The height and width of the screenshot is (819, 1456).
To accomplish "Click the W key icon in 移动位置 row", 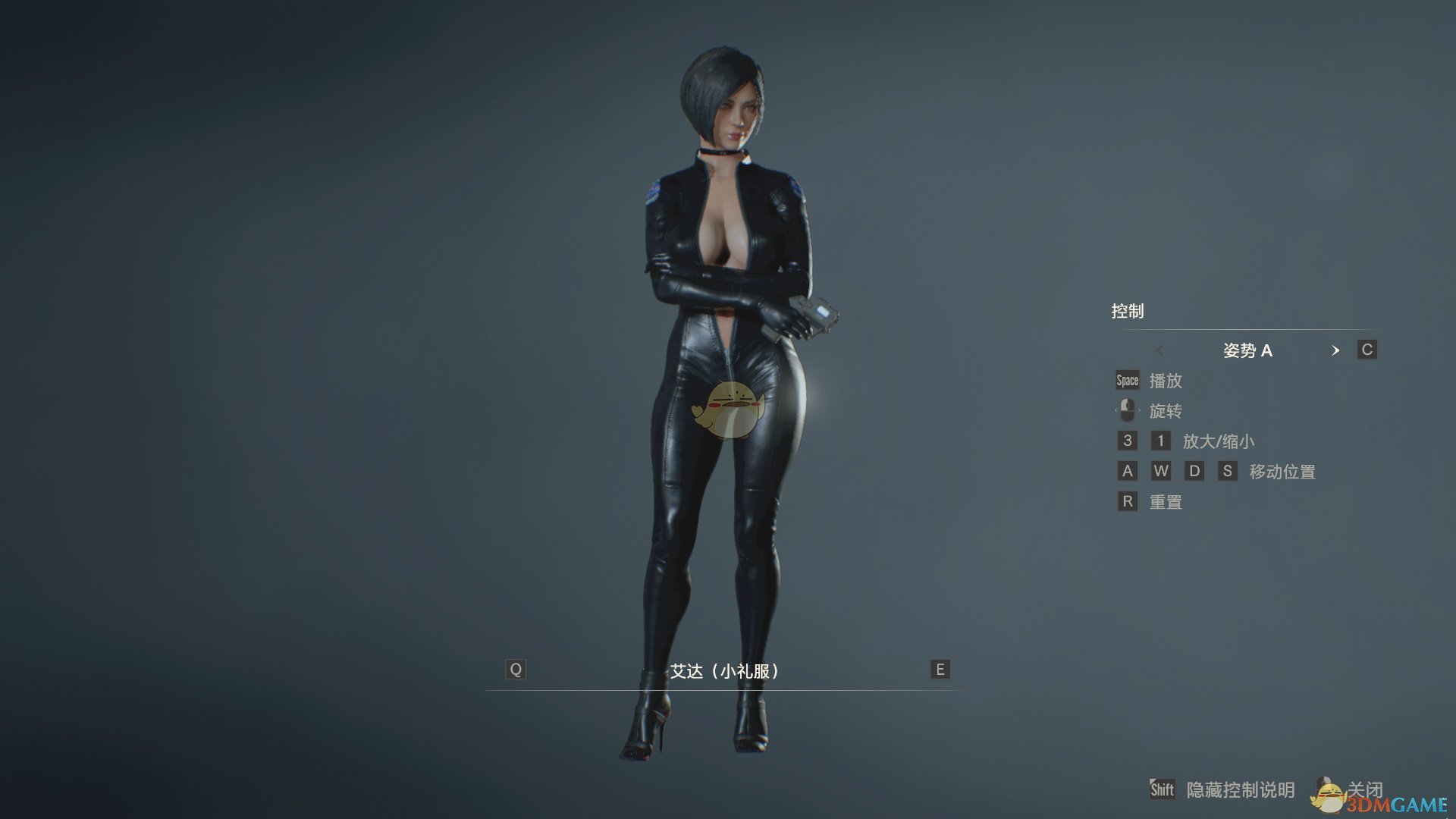I will tap(1162, 470).
